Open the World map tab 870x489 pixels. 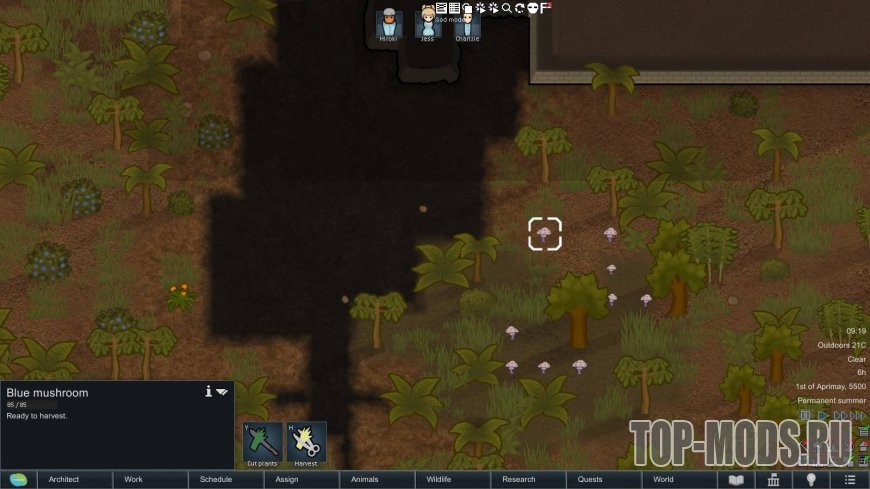pos(663,480)
